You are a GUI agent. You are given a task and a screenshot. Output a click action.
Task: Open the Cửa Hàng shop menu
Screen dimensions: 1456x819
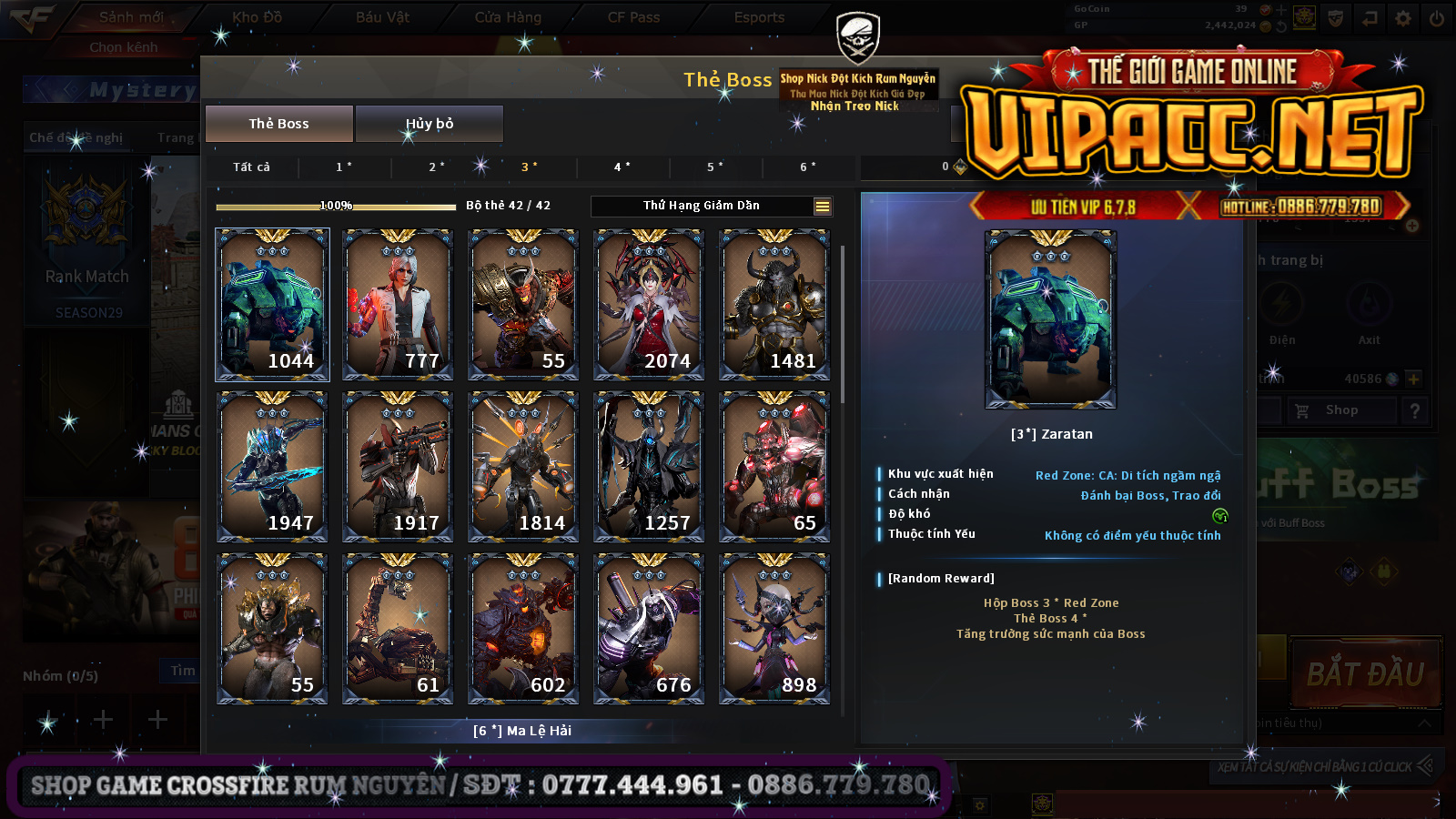click(508, 17)
